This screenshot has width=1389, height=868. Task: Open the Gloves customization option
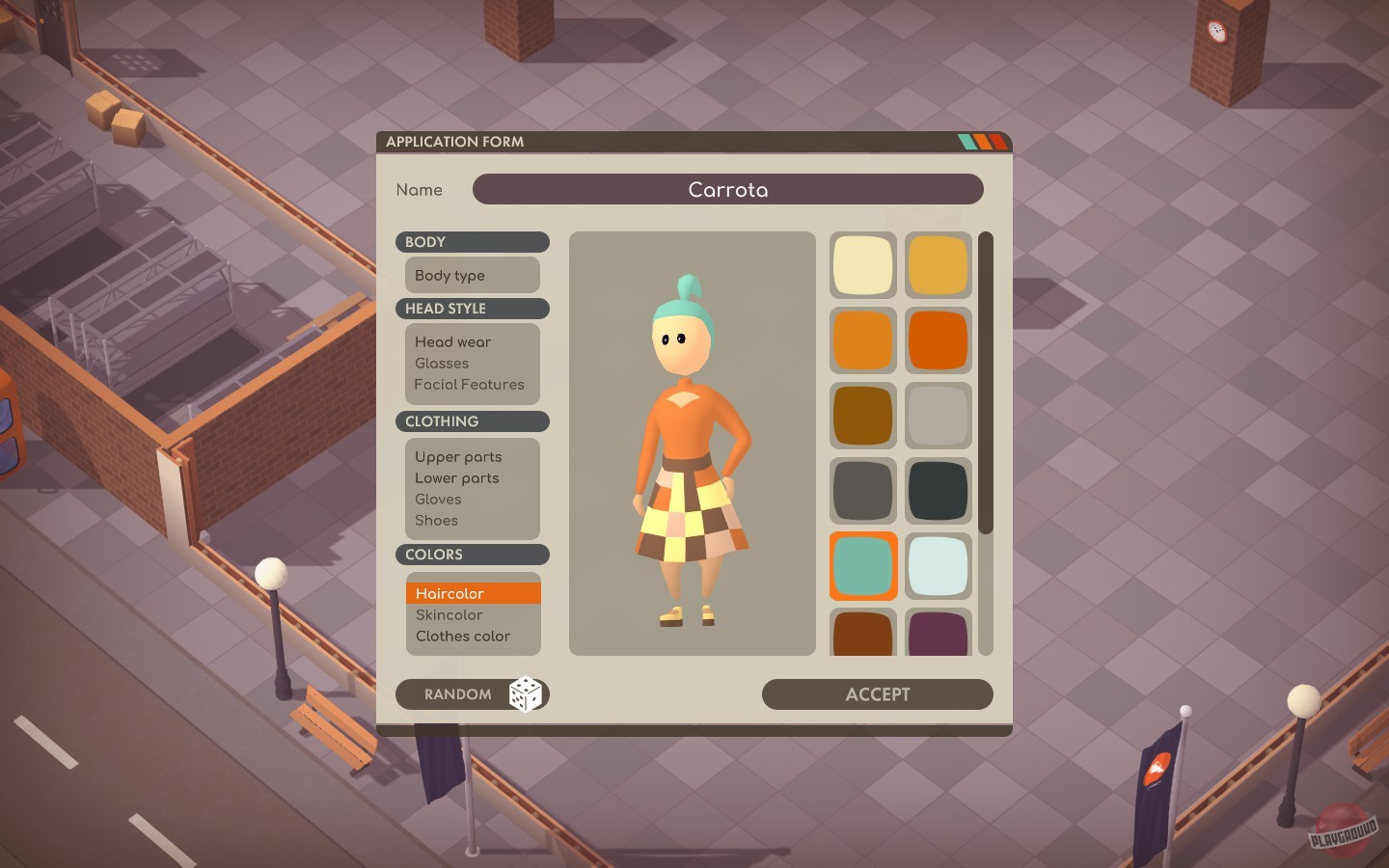(437, 499)
